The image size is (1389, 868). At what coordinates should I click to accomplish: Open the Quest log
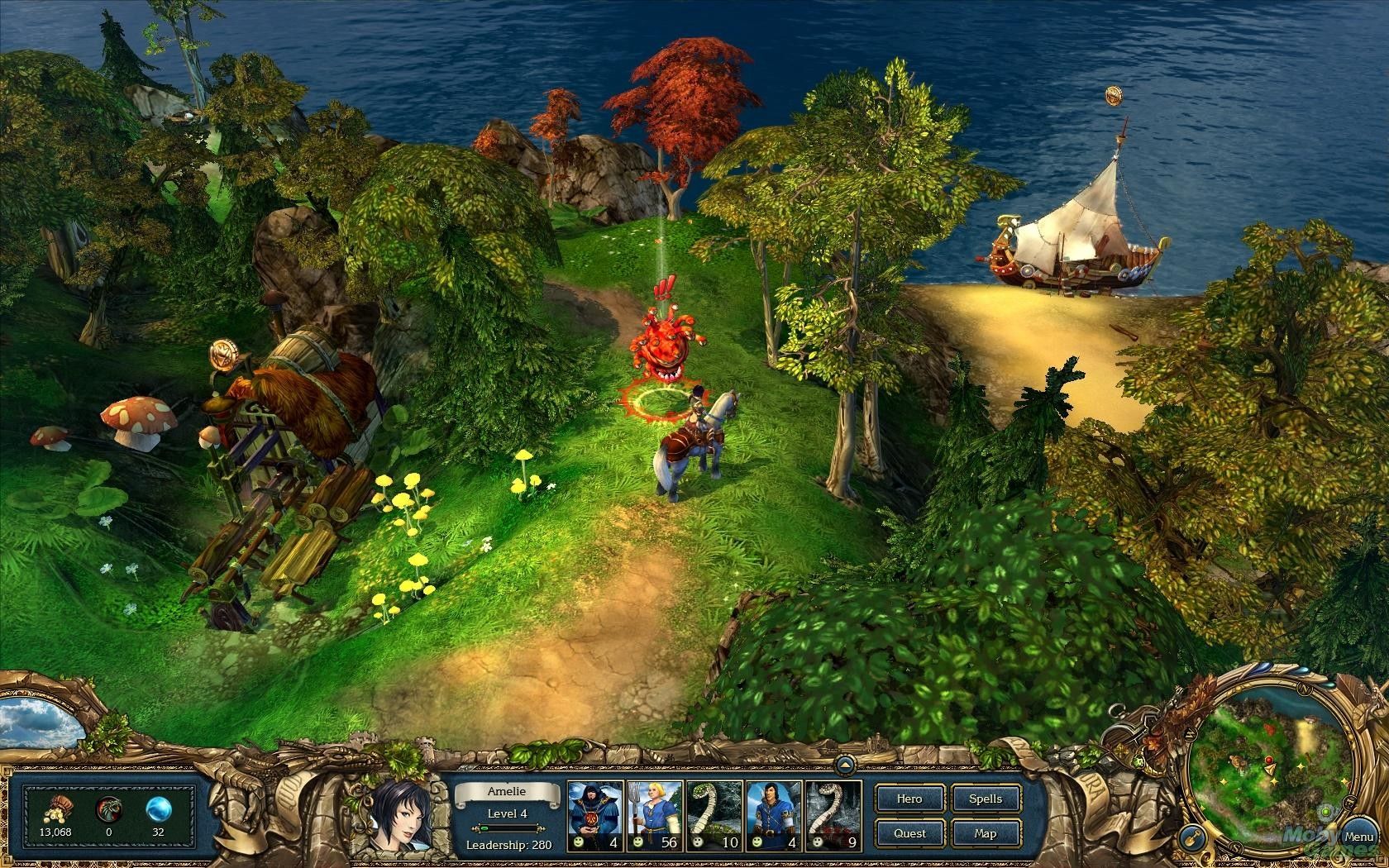pos(909,832)
